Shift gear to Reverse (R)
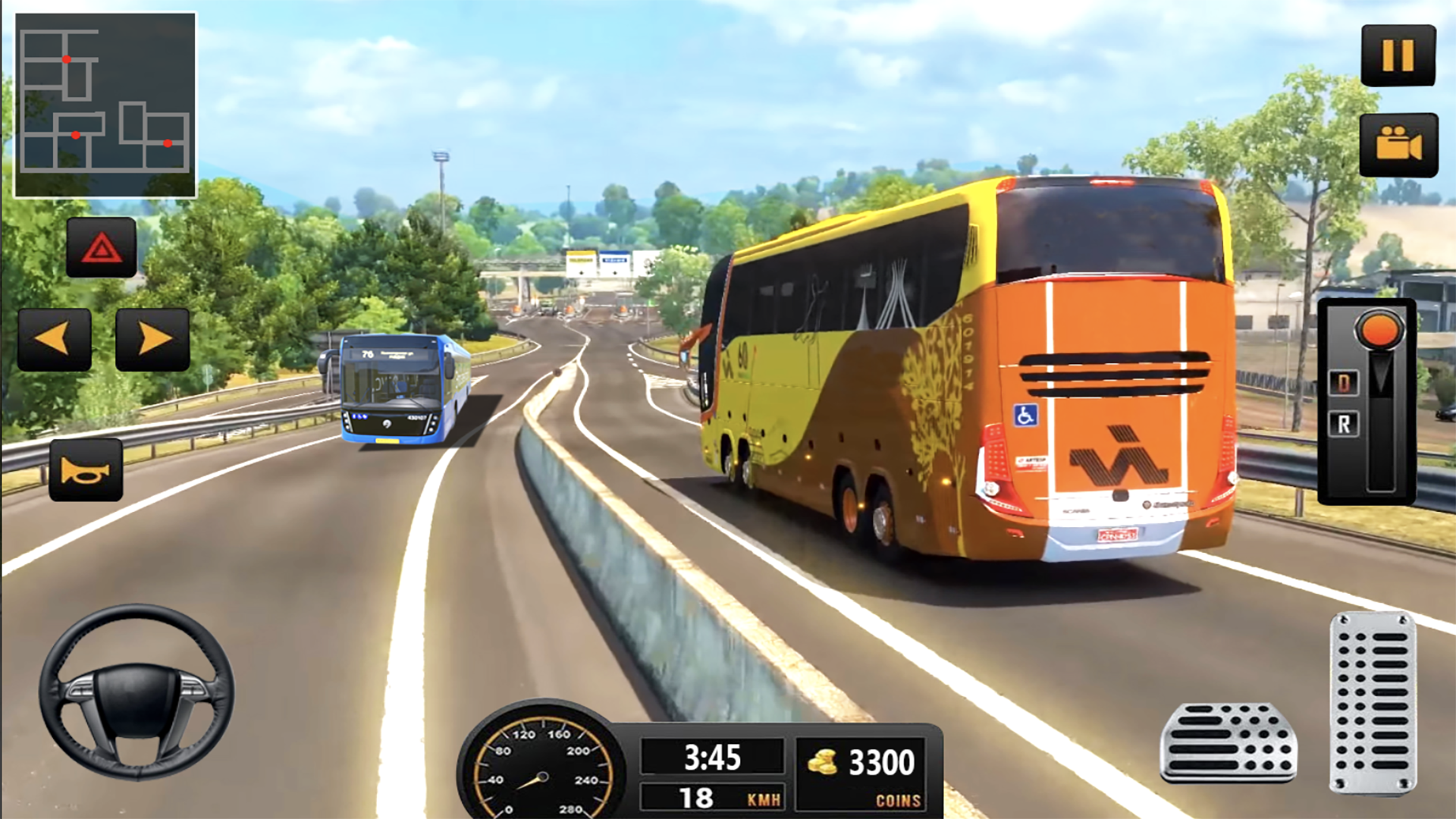The height and width of the screenshot is (819, 1456). 1343,424
